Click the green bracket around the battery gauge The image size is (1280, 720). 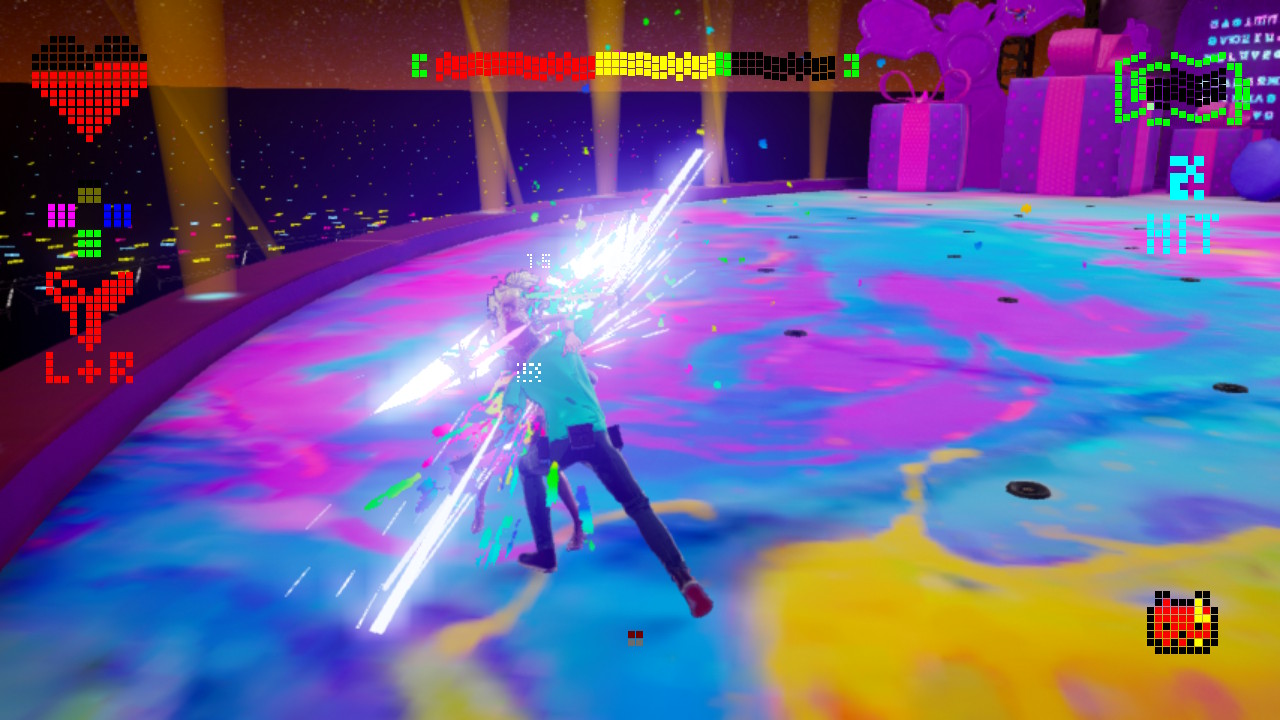tap(1120, 88)
